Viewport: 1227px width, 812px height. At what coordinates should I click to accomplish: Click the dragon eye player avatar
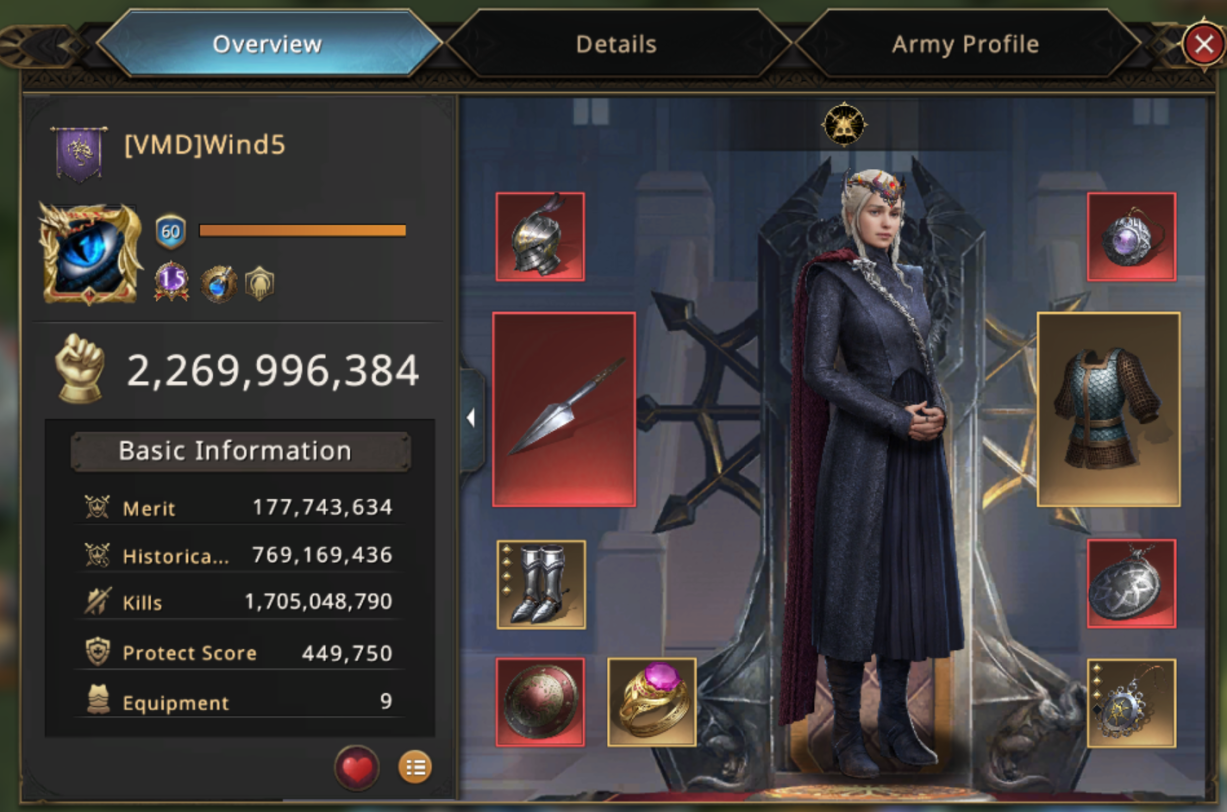coord(90,253)
